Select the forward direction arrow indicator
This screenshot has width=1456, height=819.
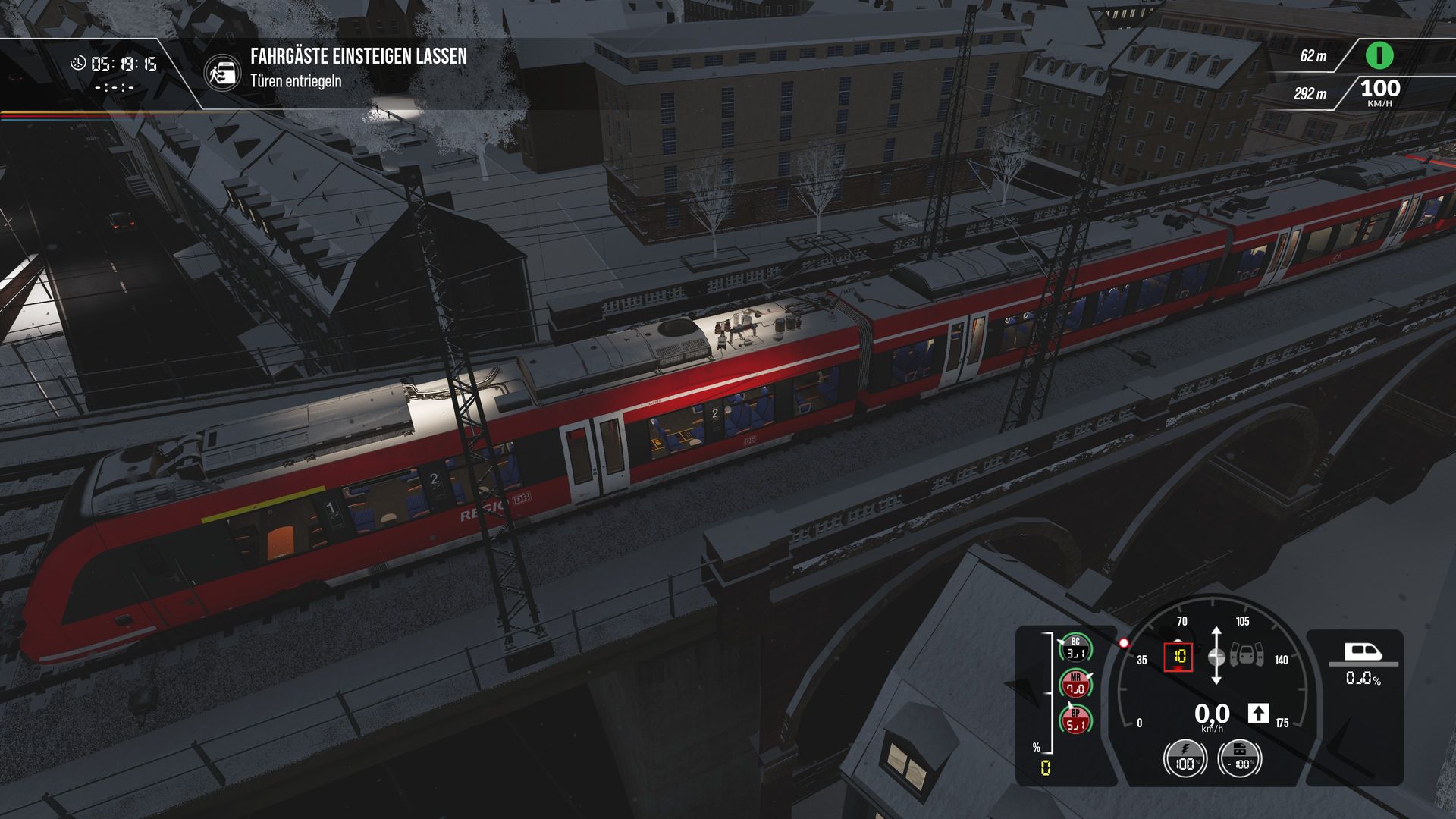coord(1258,713)
